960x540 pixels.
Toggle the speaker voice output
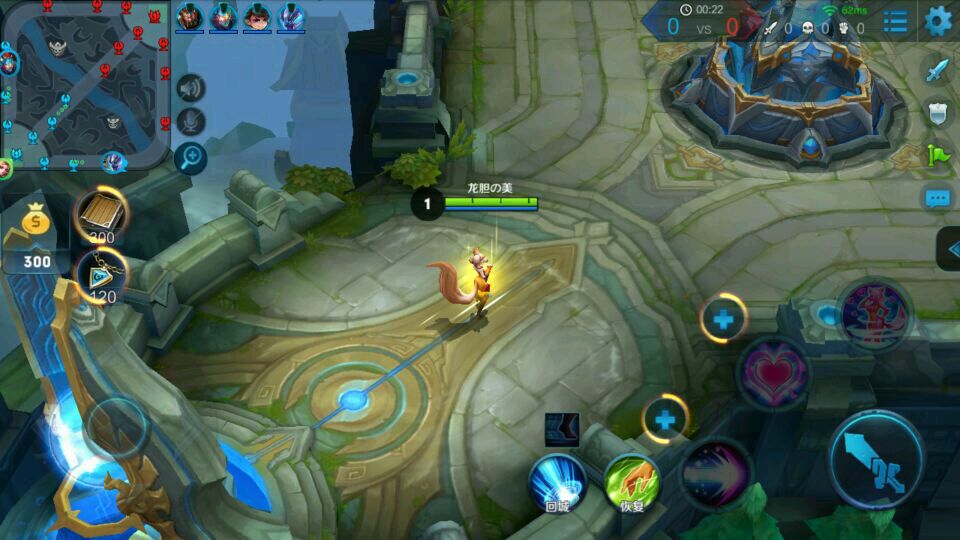[x=190, y=88]
